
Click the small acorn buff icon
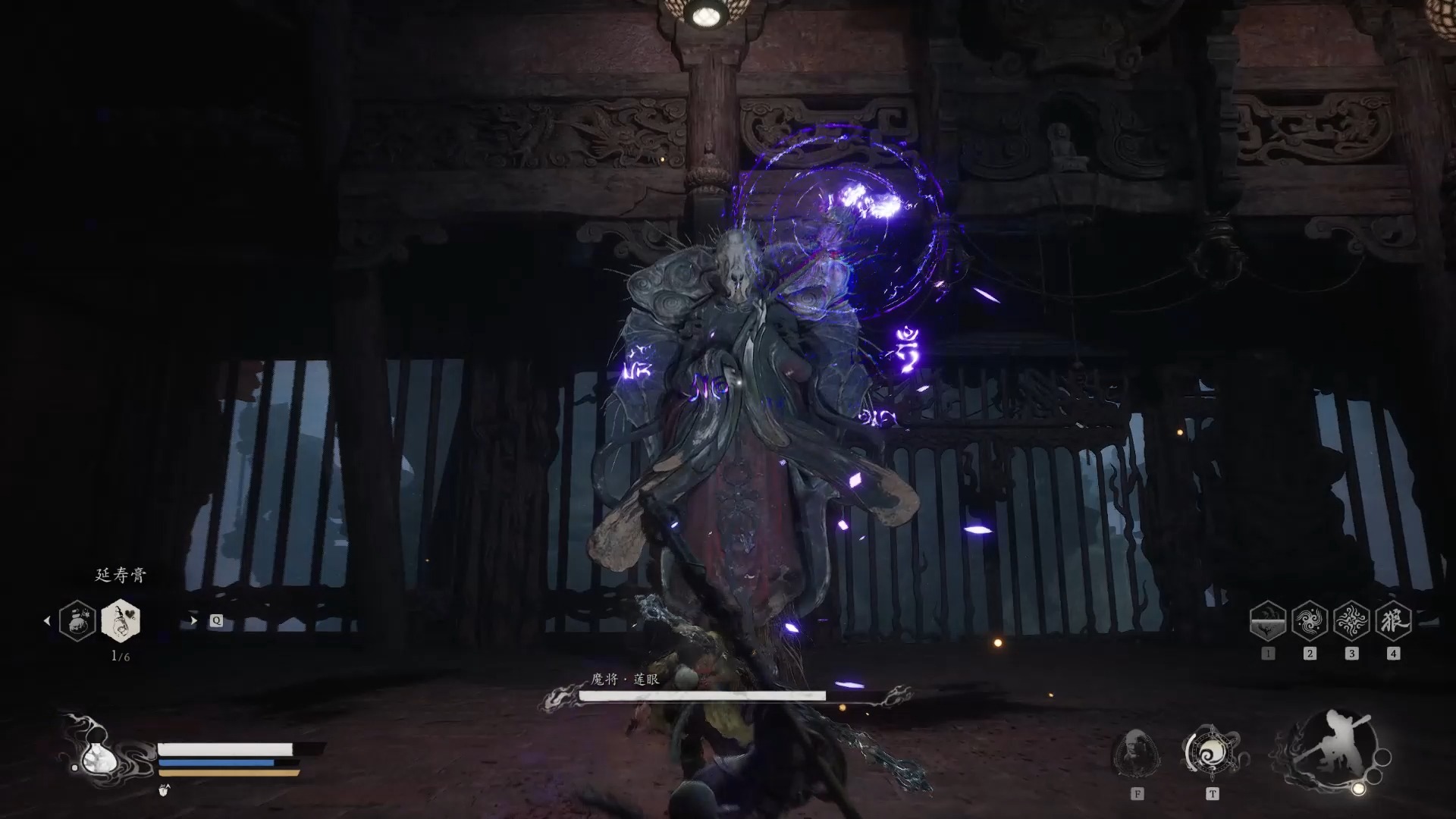coord(165,790)
